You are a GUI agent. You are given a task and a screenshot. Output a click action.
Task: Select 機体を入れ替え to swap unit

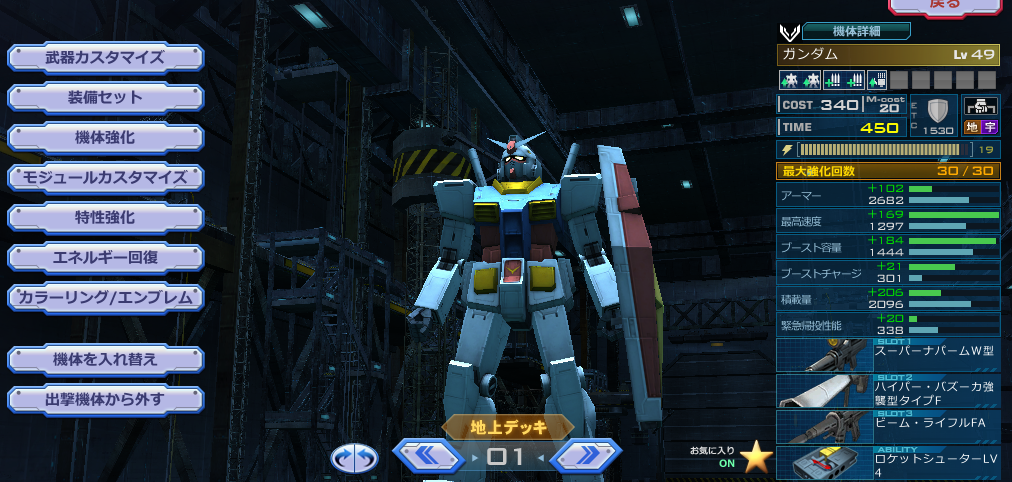[x=105, y=359]
